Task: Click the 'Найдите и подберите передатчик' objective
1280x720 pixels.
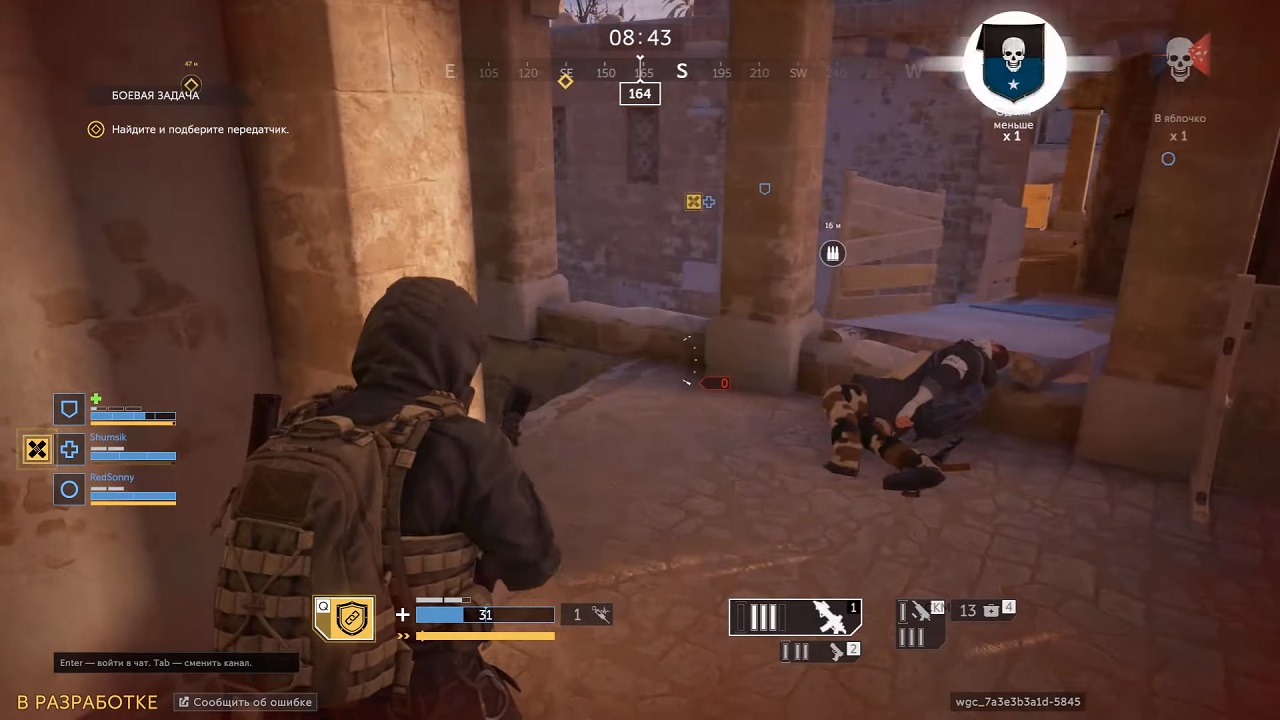Action: (x=200, y=129)
